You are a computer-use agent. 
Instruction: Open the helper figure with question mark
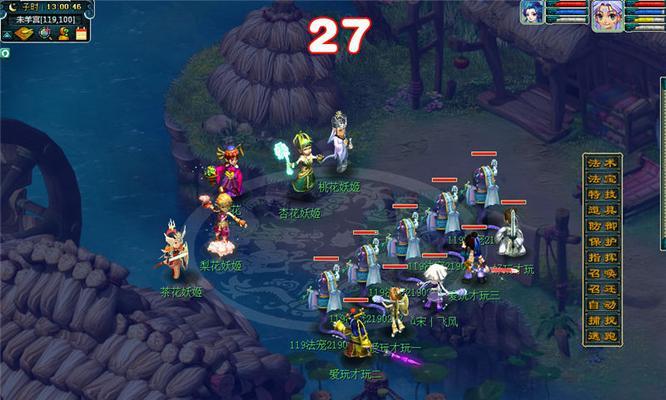click(63, 33)
